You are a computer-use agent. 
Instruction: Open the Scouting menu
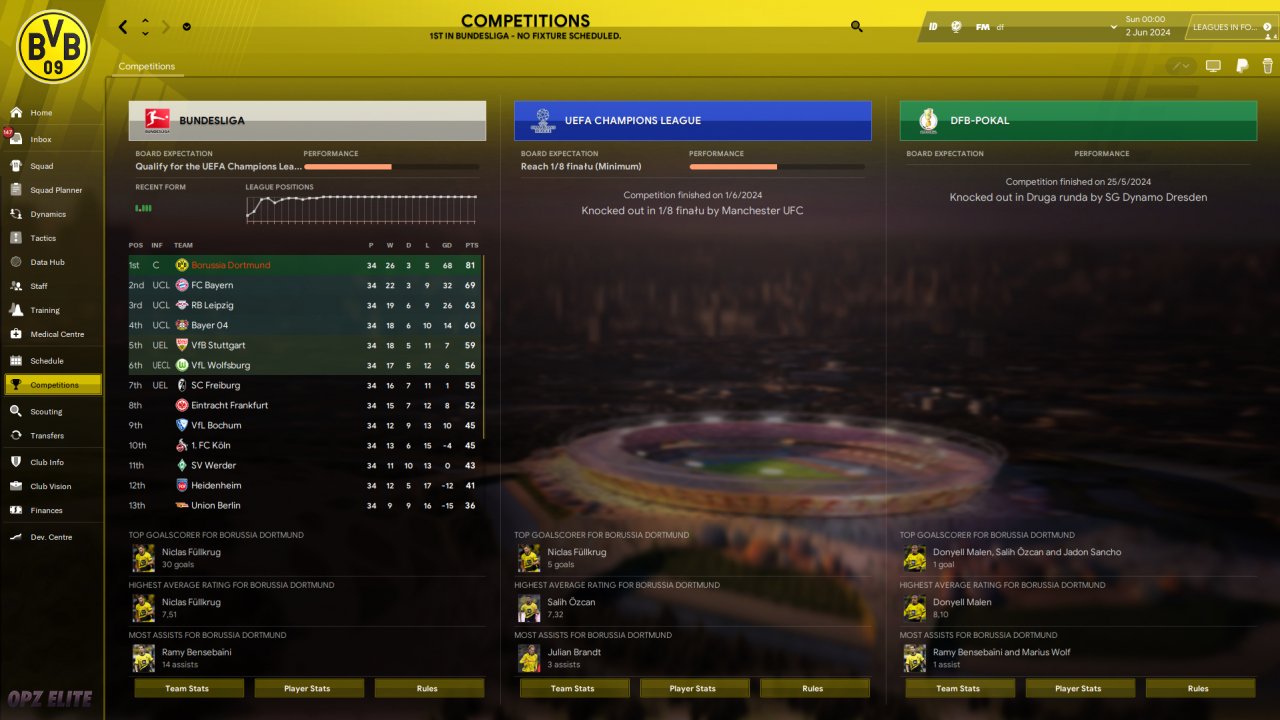tap(45, 411)
